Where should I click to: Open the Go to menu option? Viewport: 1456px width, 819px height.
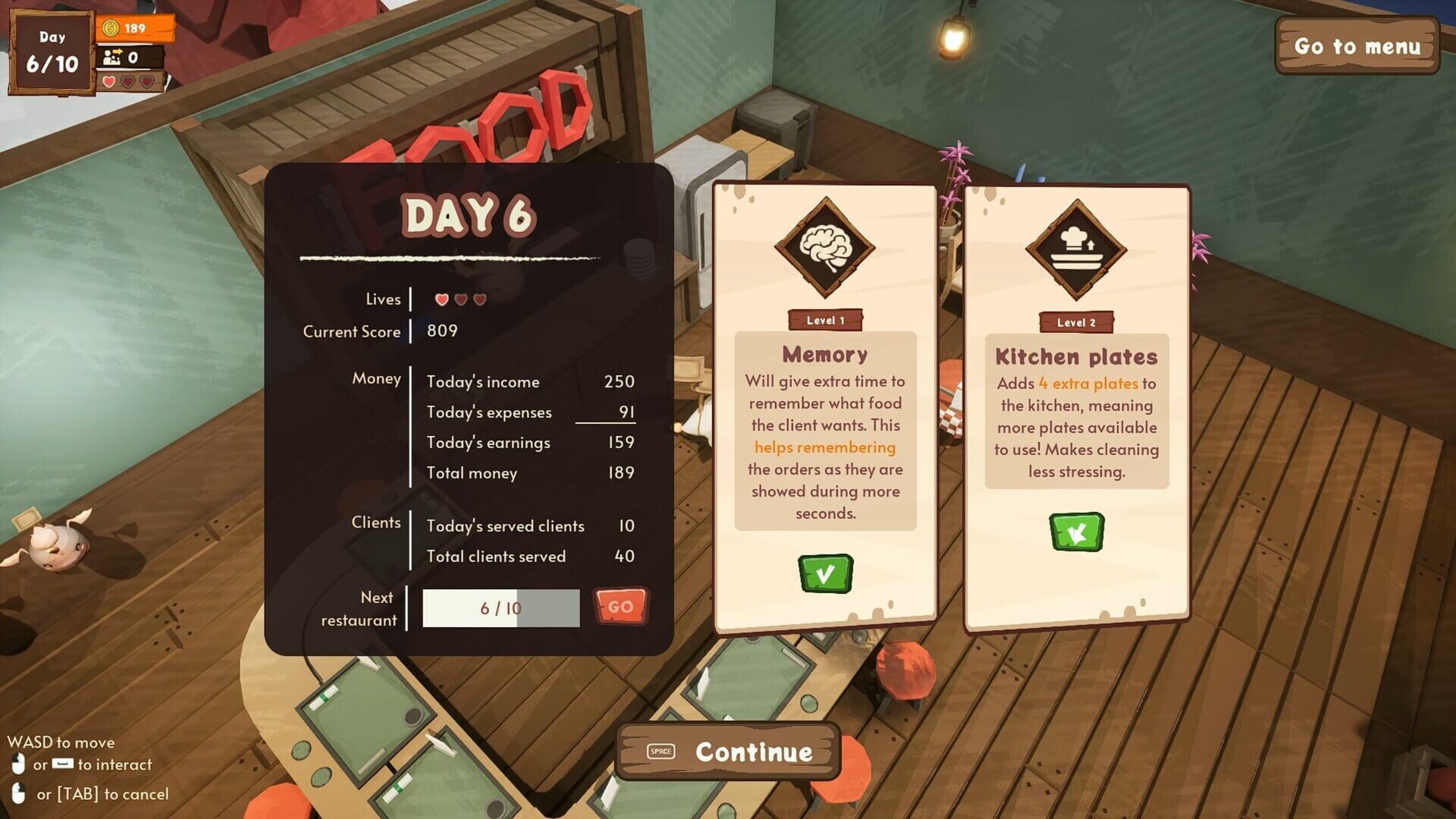[x=1357, y=47]
